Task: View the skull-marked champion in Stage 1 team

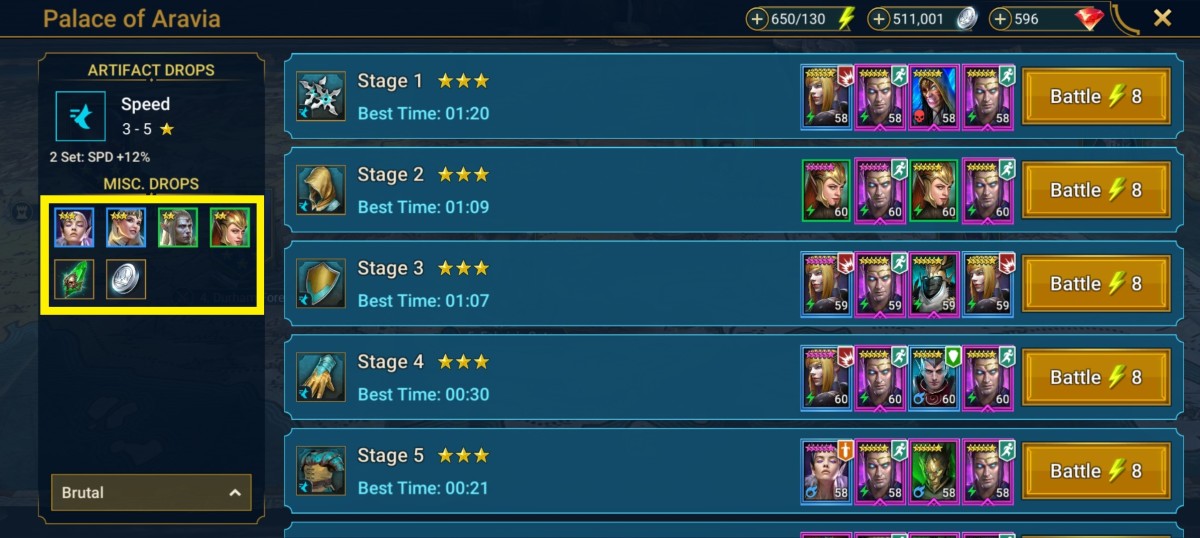Action: click(x=934, y=97)
